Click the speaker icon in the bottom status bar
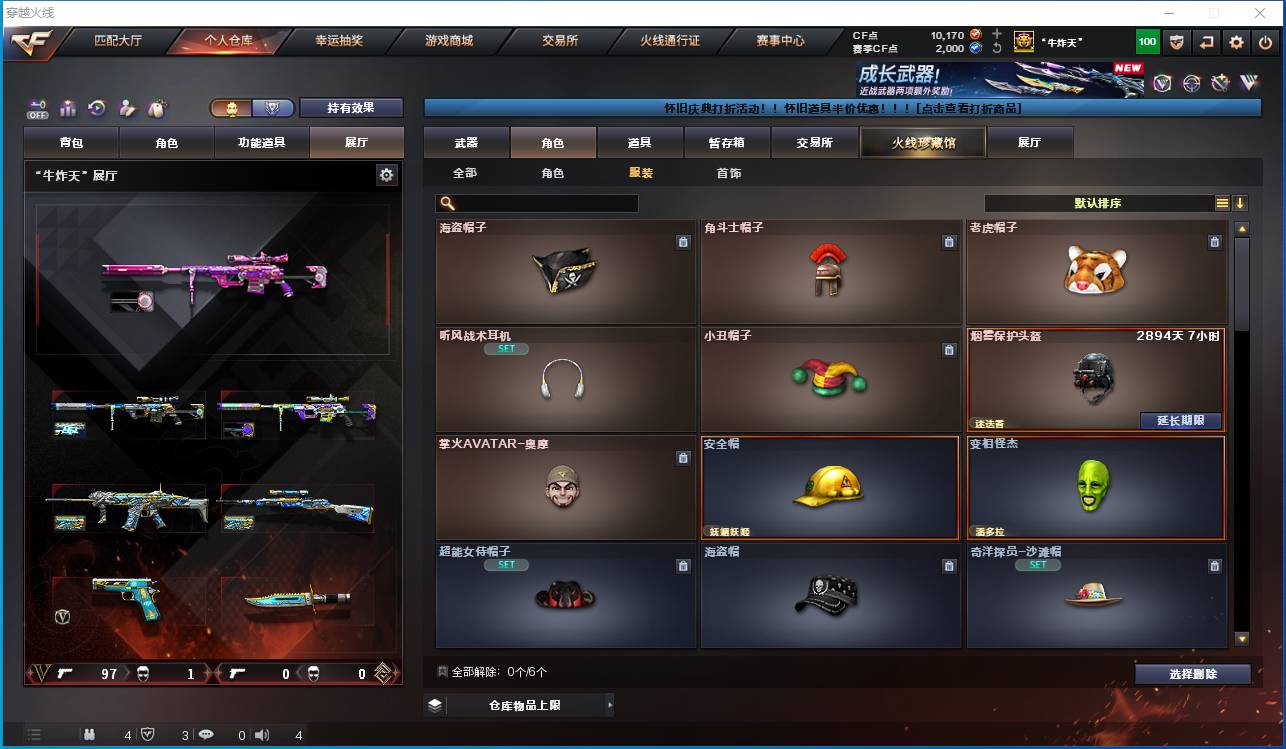The height and width of the screenshot is (749, 1286). coord(262,736)
